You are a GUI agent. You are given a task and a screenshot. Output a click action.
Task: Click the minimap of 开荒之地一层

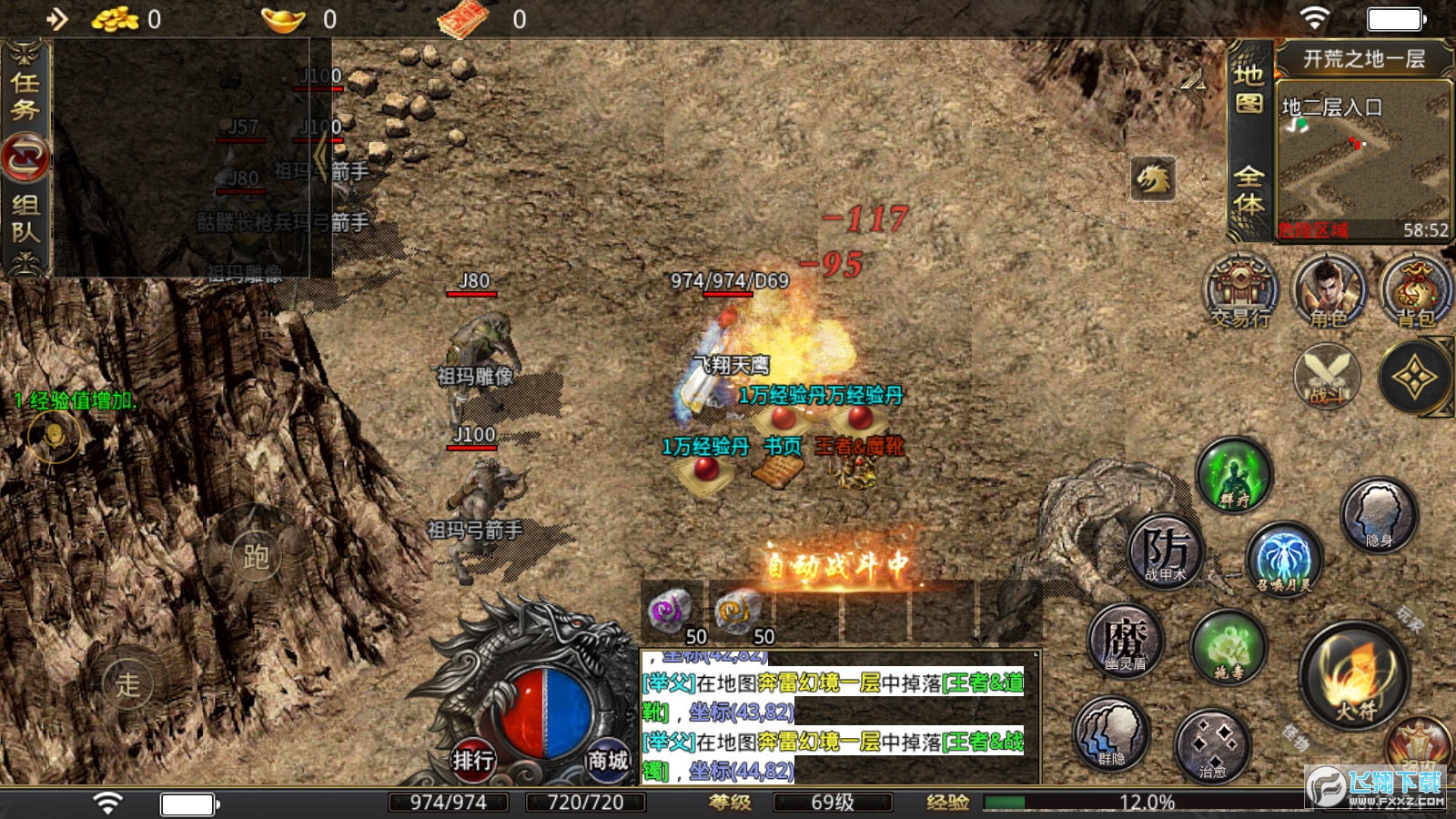pyautogui.click(x=1362, y=159)
